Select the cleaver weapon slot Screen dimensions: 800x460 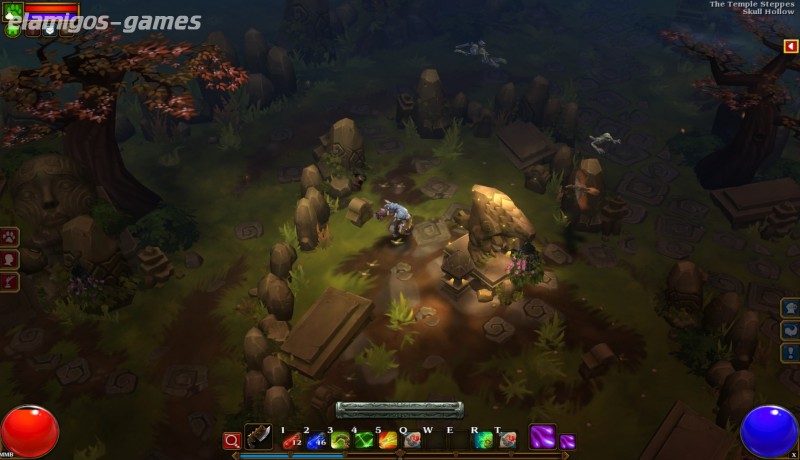(x=258, y=437)
